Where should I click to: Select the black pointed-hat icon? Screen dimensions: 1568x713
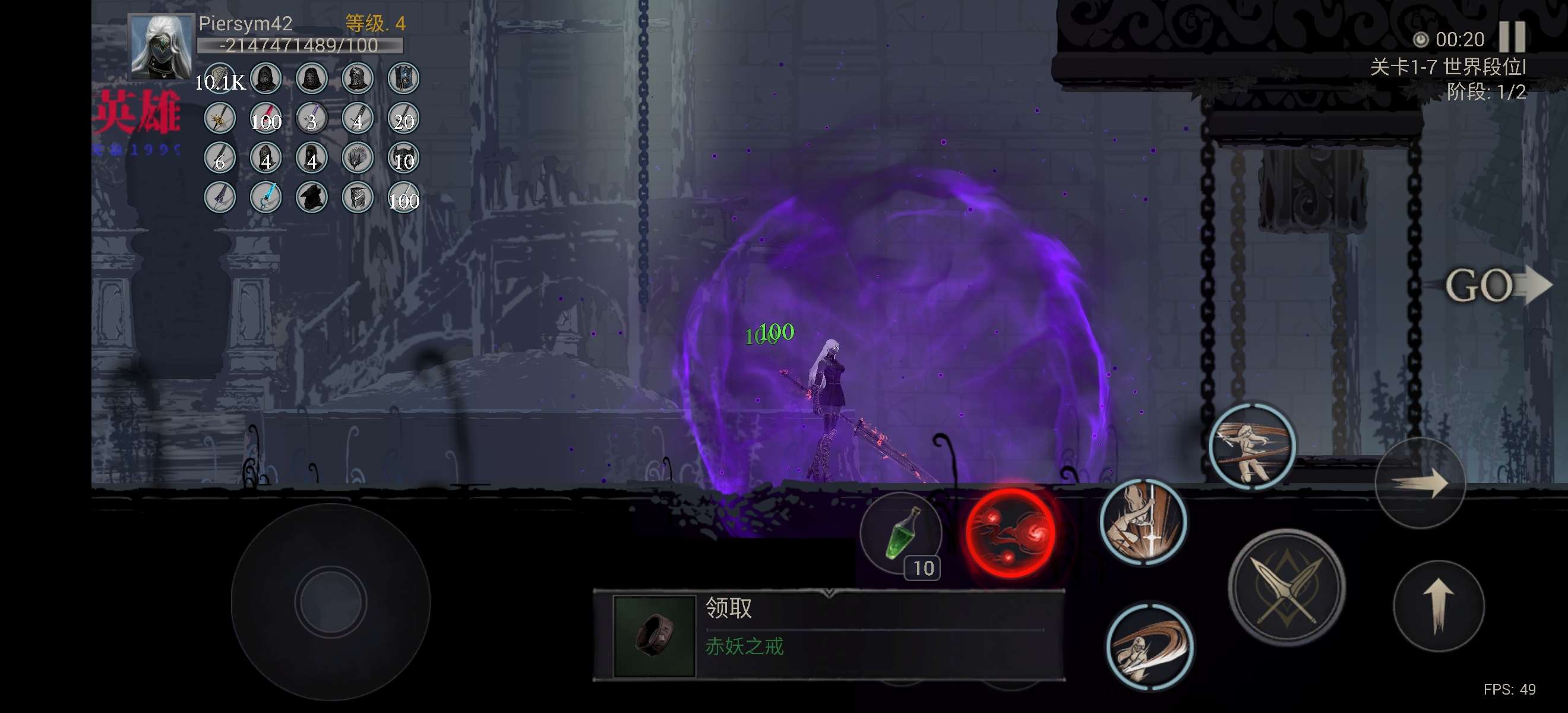pos(312,197)
